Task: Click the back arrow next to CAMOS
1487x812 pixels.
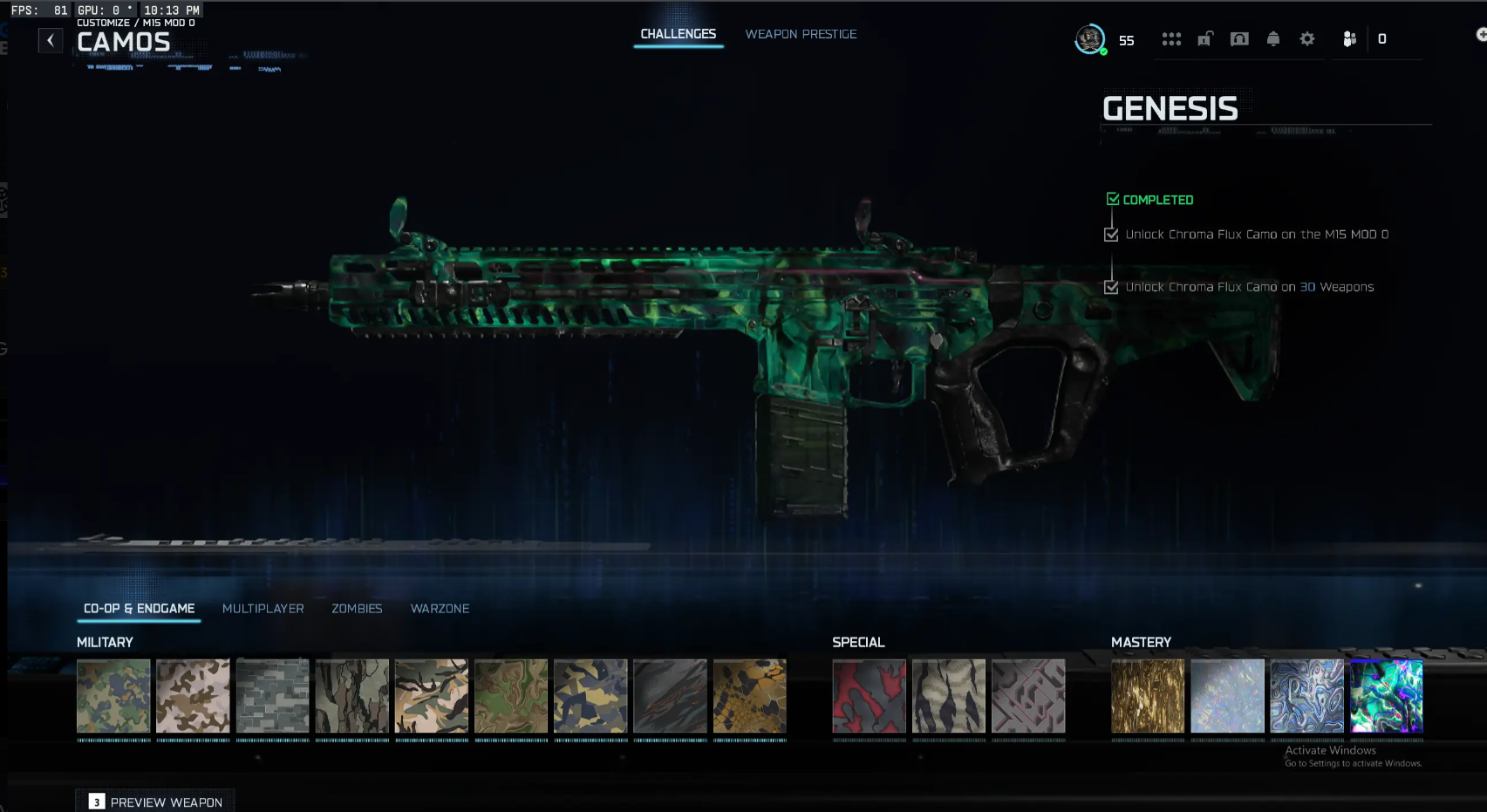Action: (x=50, y=40)
